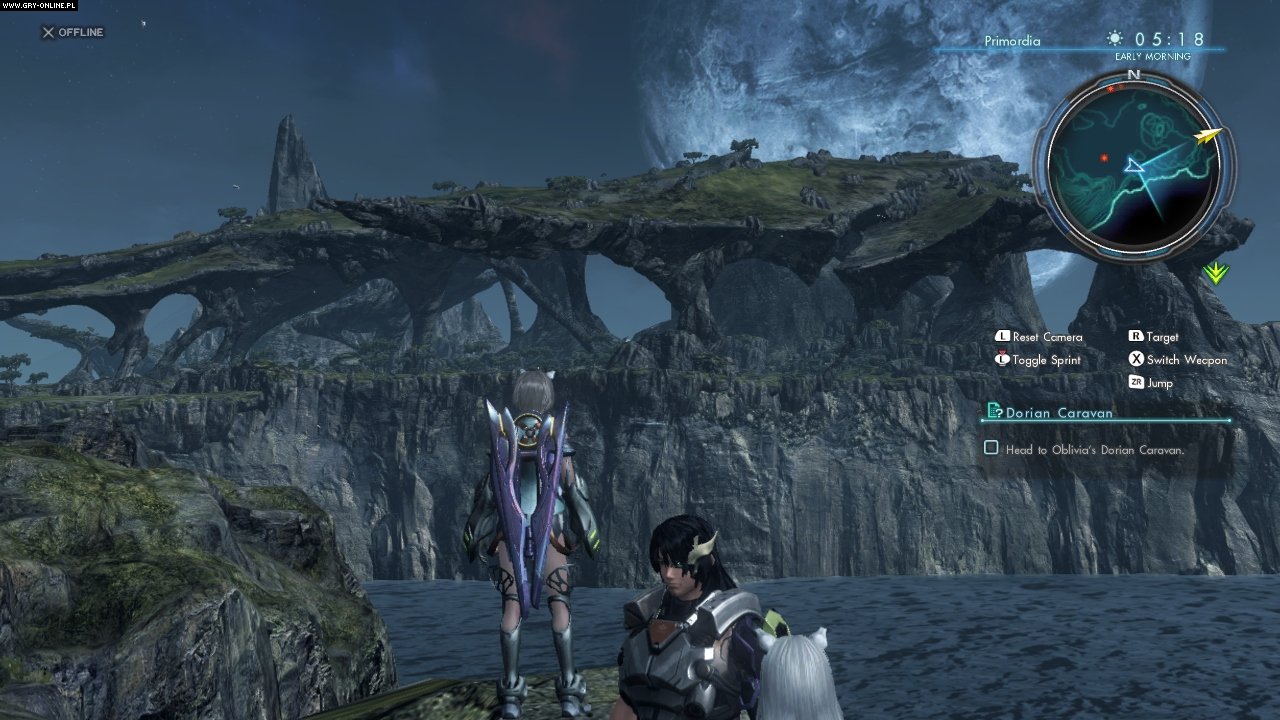This screenshot has width=1280, height=720.
Task: Select the Primordia region label
Action: pos(1011,41)
